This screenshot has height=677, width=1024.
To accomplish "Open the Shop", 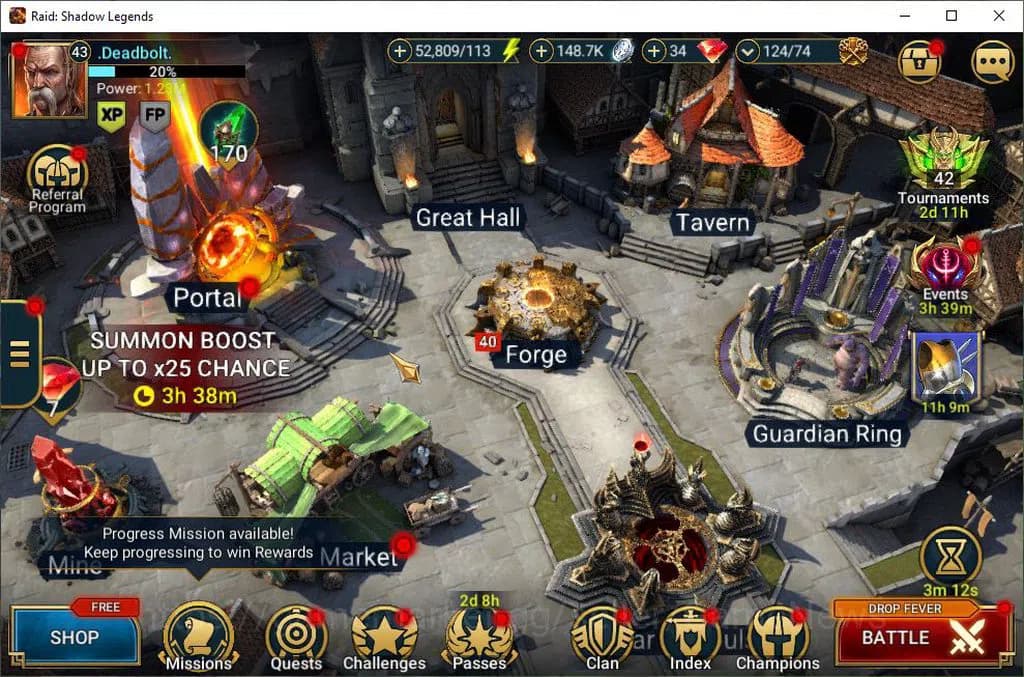I will coord(75,636).
